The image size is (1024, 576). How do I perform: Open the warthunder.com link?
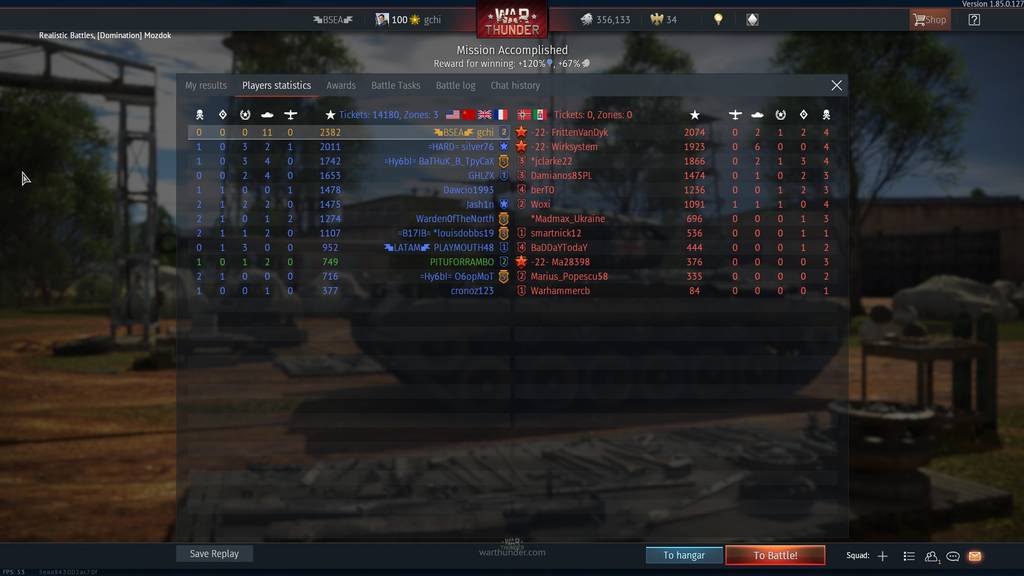512,552
